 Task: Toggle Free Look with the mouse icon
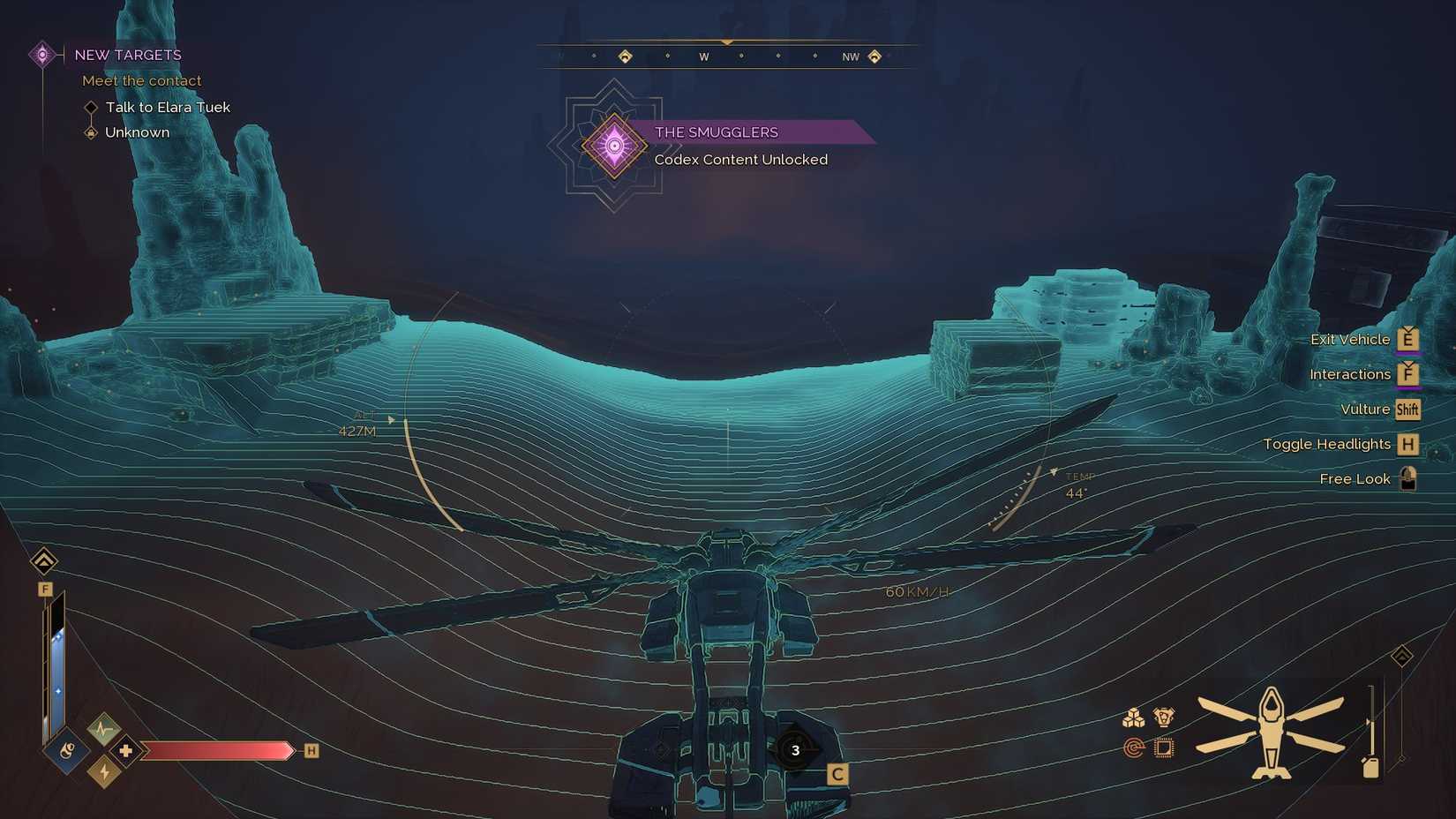click(1407, 477)
